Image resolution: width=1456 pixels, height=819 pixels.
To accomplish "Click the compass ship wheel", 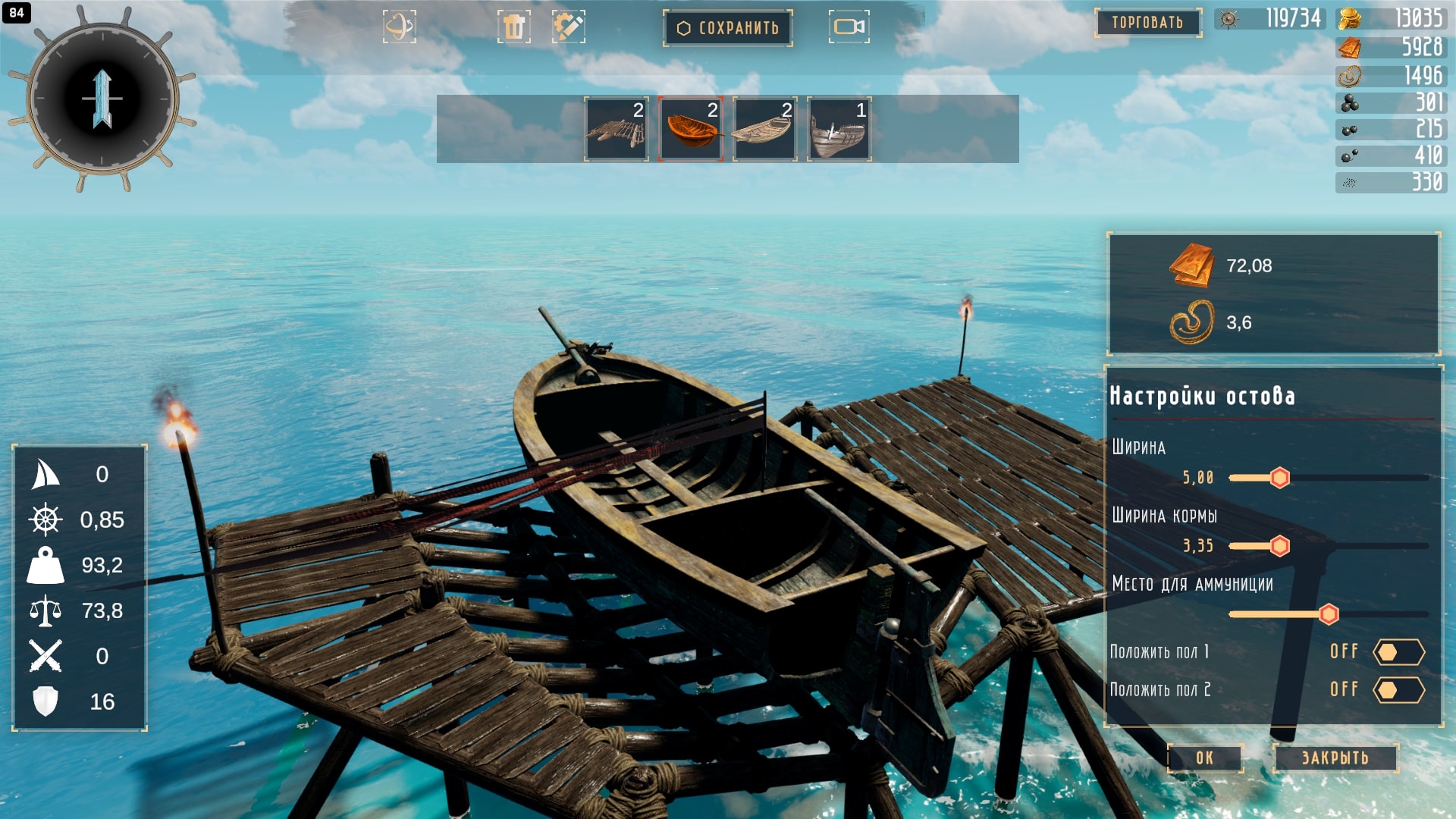I will click(102, 99).
